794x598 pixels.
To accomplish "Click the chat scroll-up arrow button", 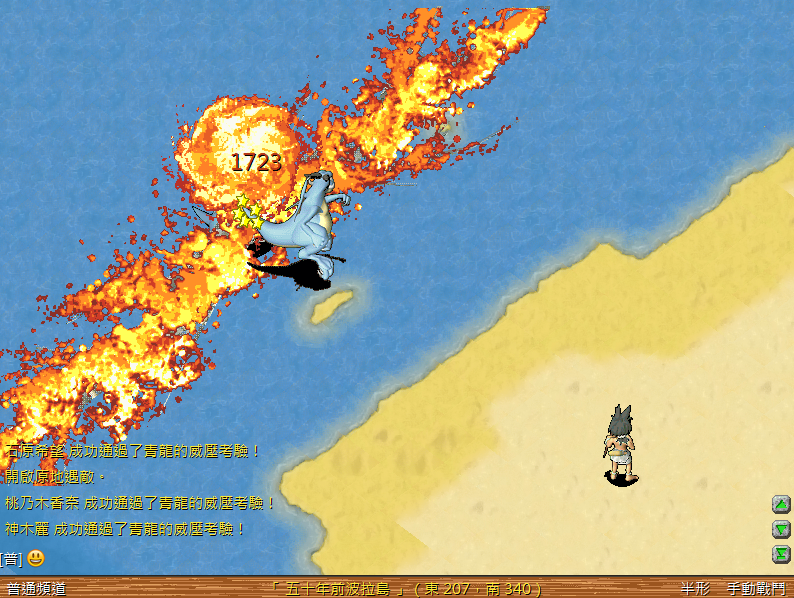I will coord(781,504).
